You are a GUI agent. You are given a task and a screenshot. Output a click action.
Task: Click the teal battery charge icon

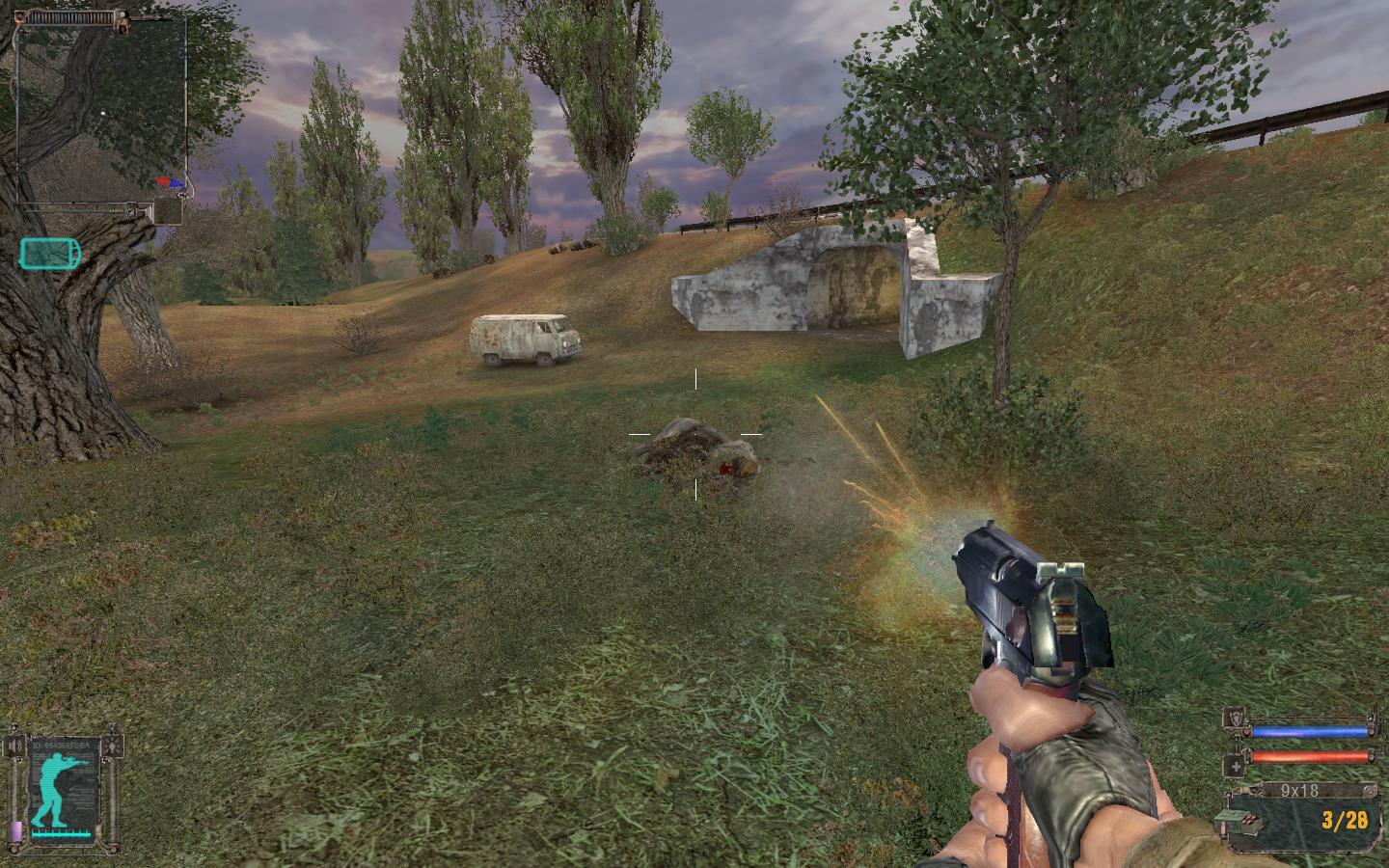click(x=49, y=254)
